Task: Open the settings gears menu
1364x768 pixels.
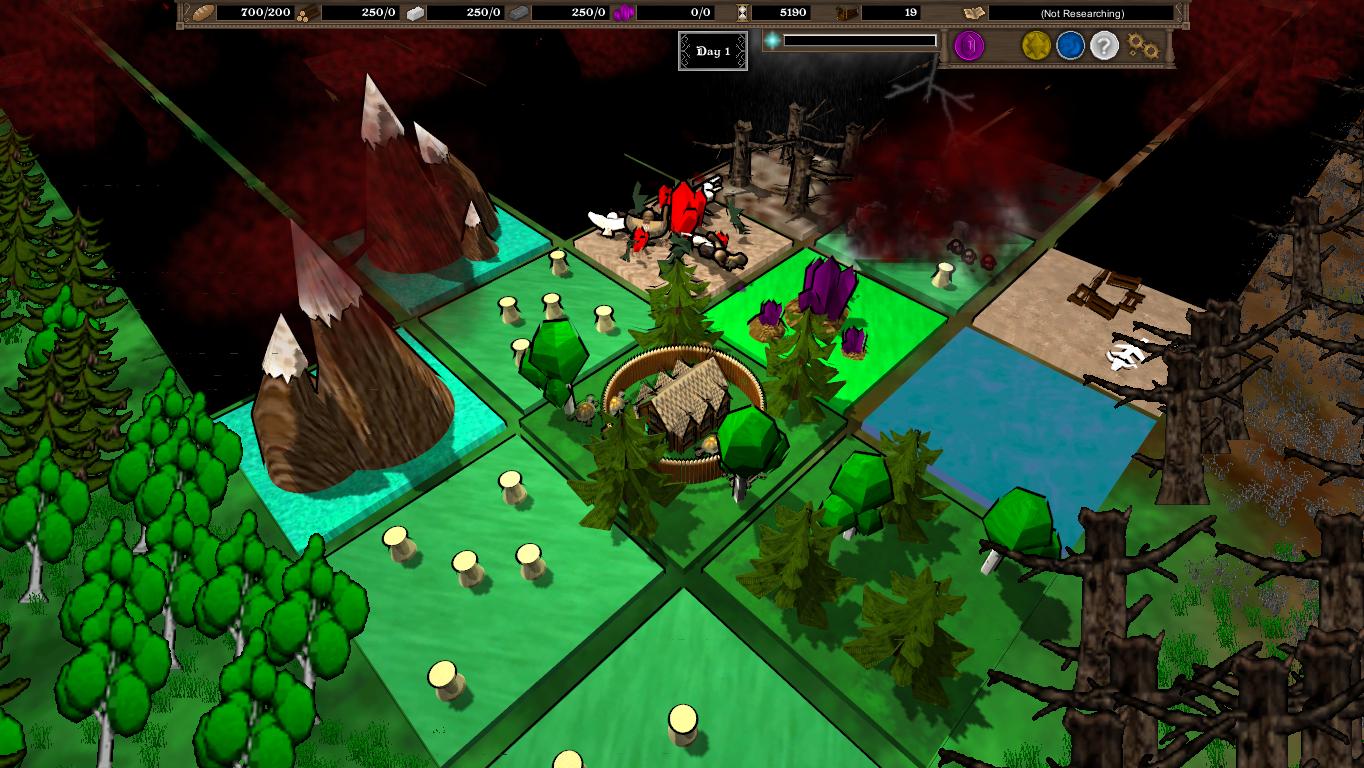Action: pos(1142,46)
